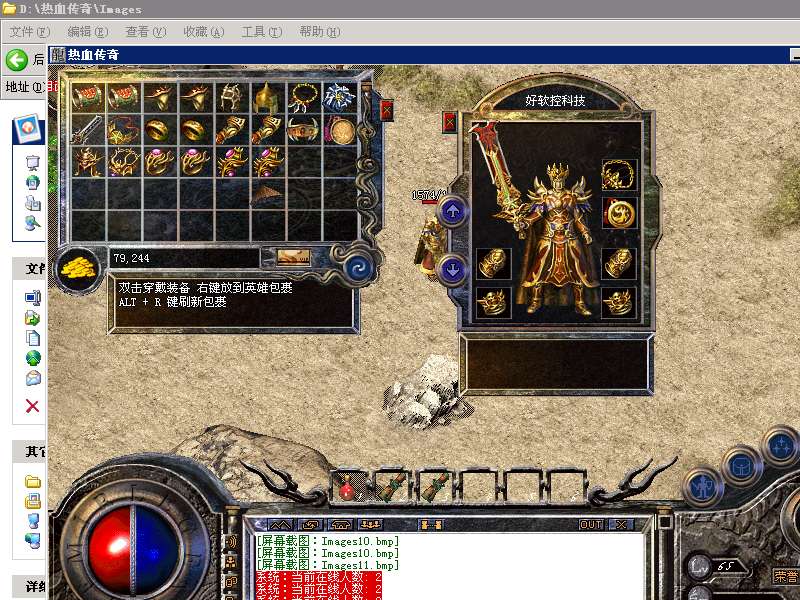Choose the gold bead necklace in the bag

303,97
